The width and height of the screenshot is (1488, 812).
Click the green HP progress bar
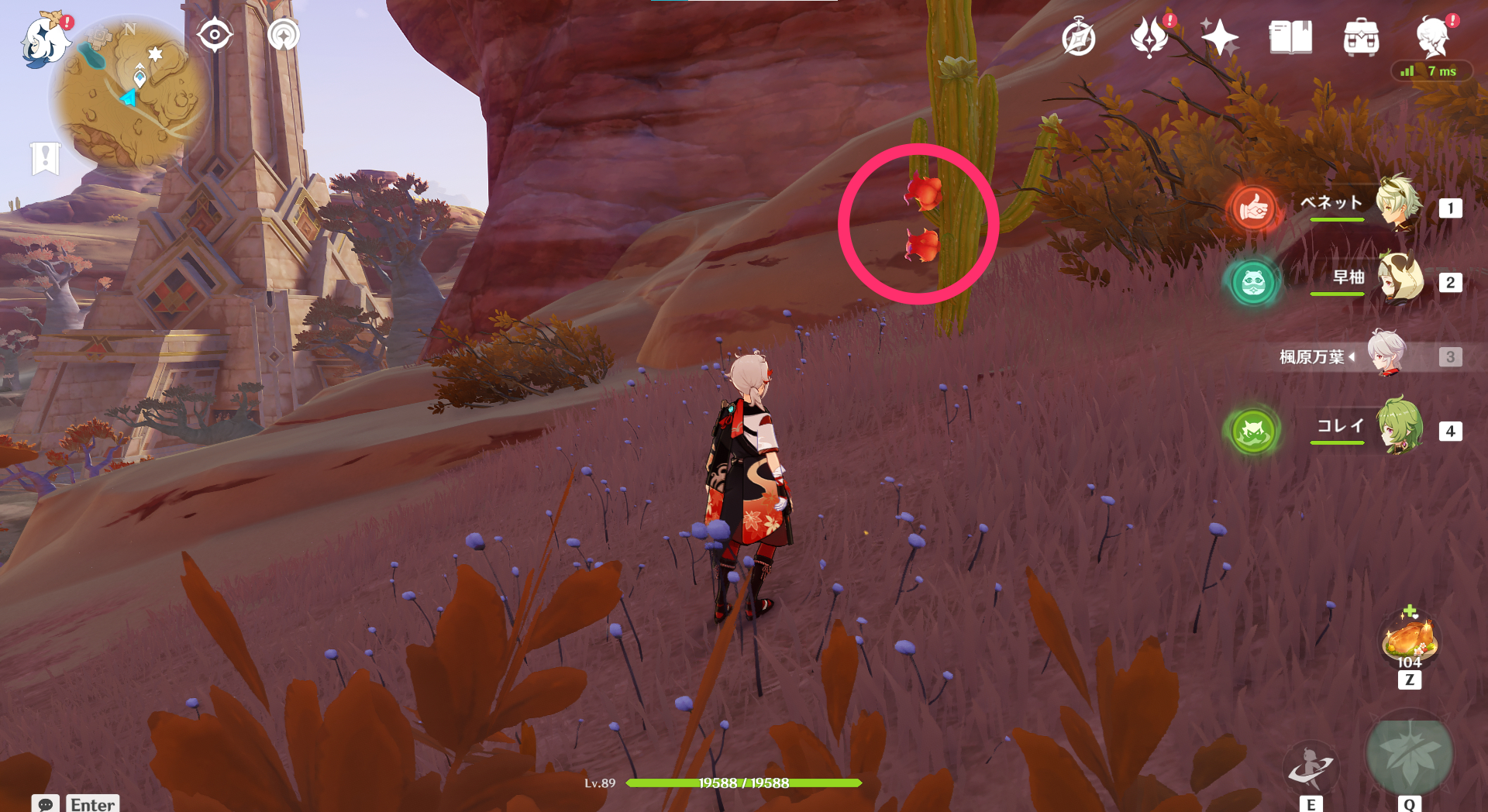[744, 783]
